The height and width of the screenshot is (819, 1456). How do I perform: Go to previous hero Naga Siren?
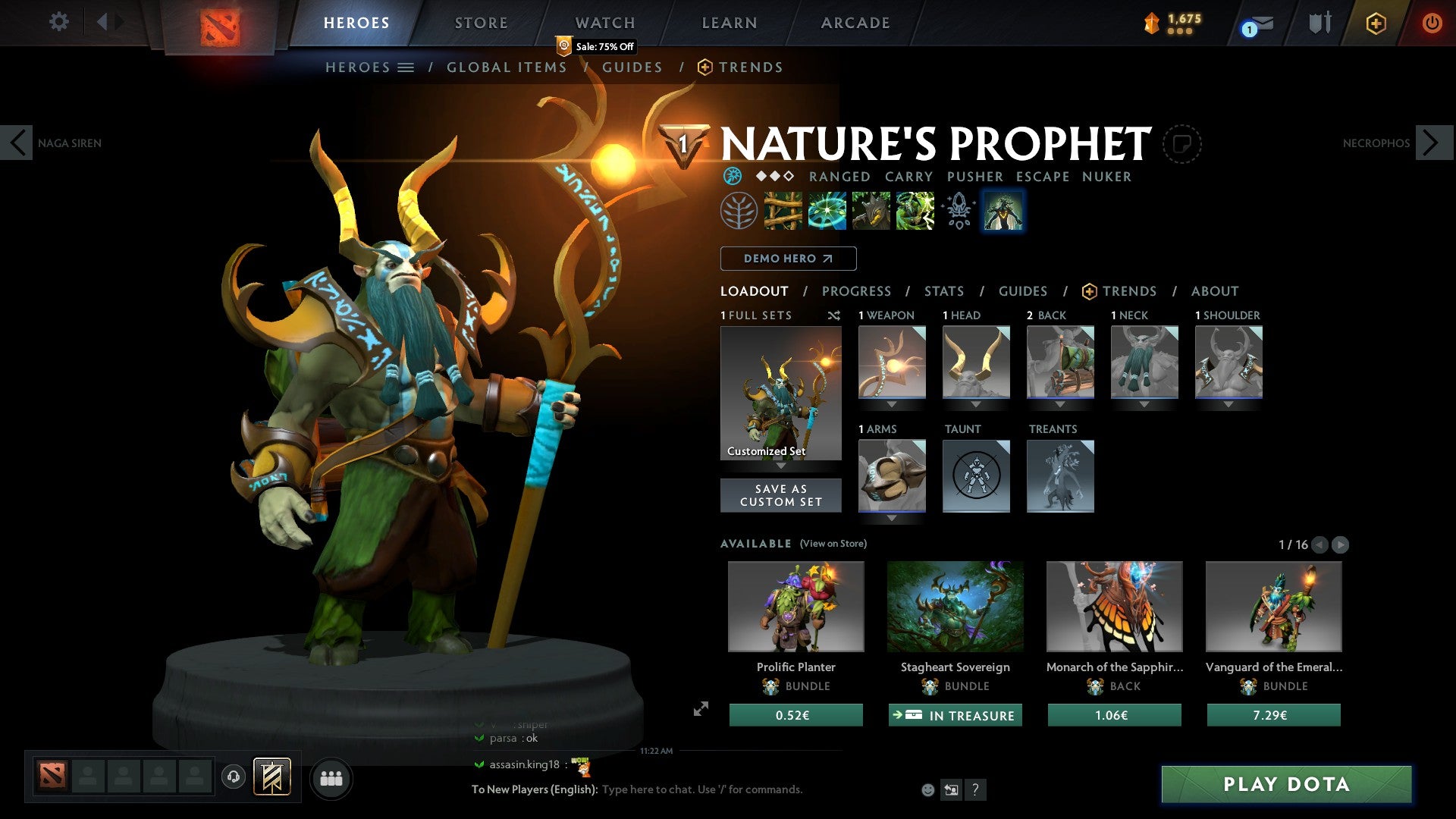pos(18,143)
